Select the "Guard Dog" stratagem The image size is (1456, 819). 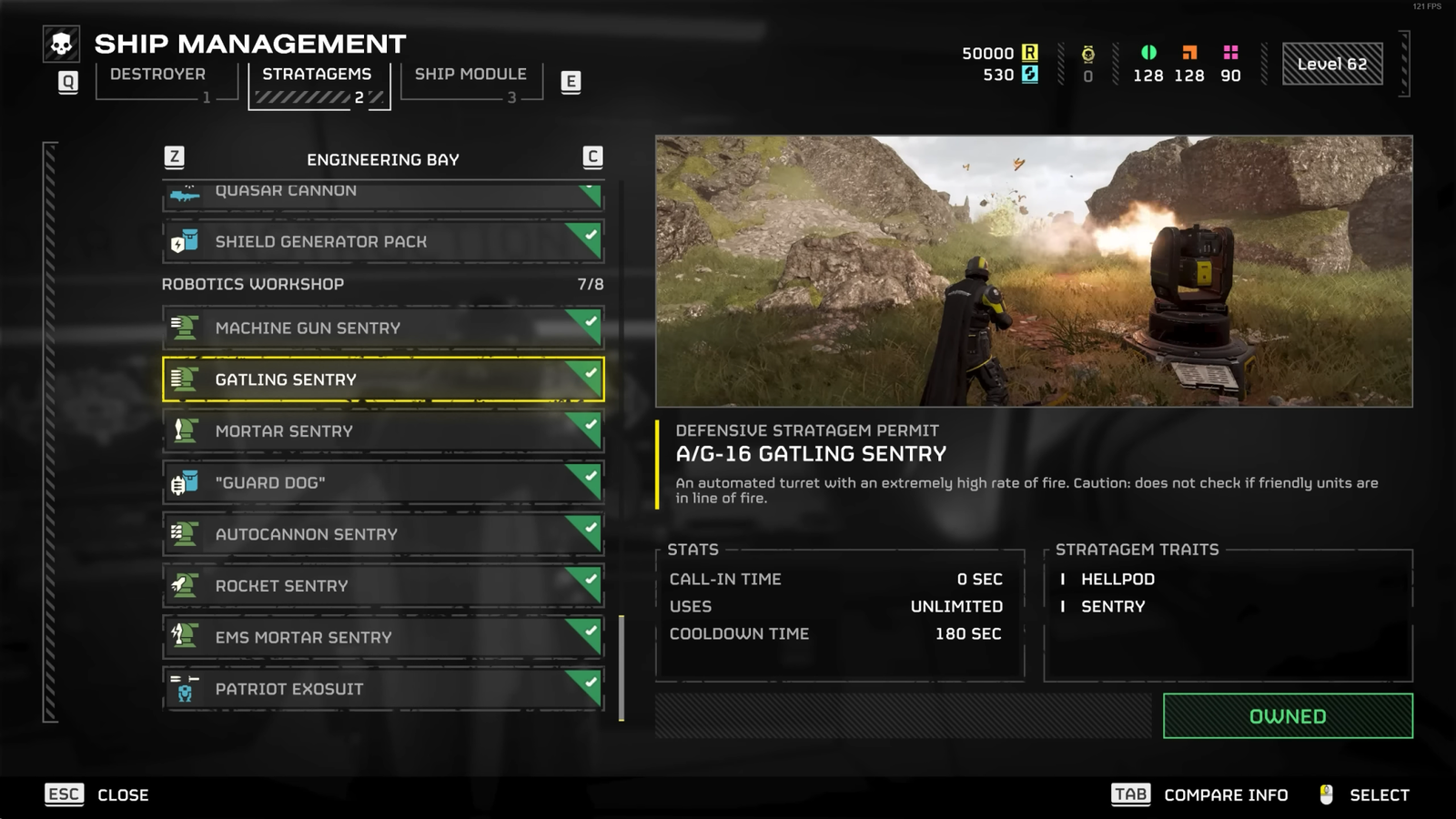coord(382,483)
